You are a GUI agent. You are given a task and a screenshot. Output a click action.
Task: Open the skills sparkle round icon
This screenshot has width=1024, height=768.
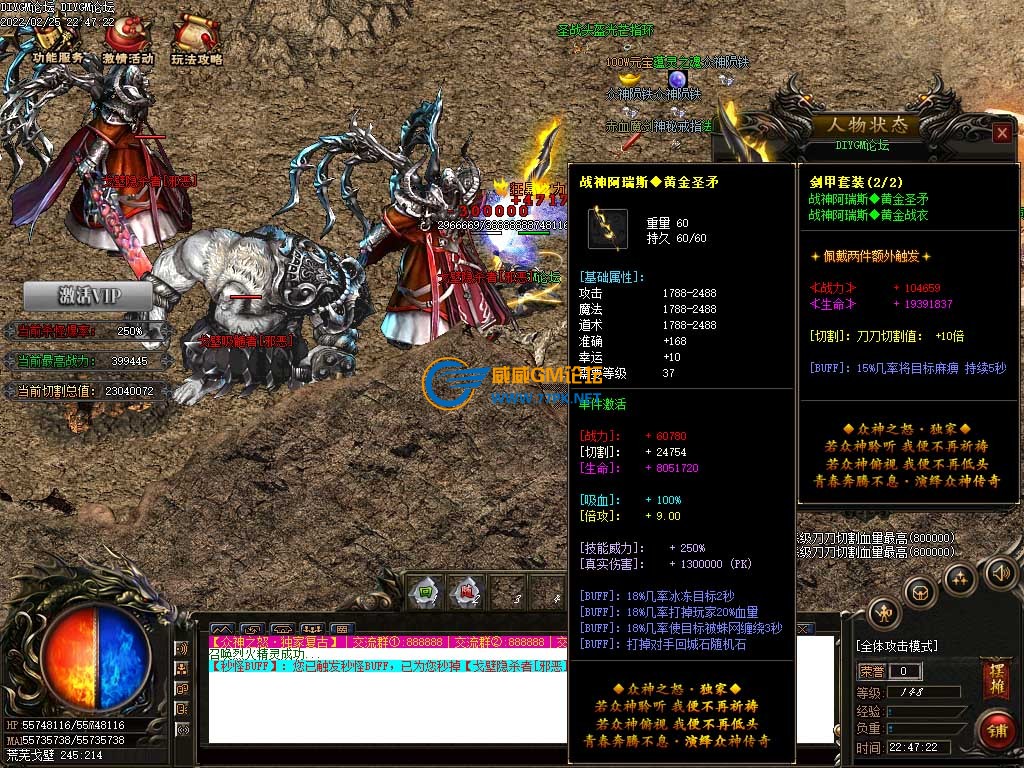[960, 578]
